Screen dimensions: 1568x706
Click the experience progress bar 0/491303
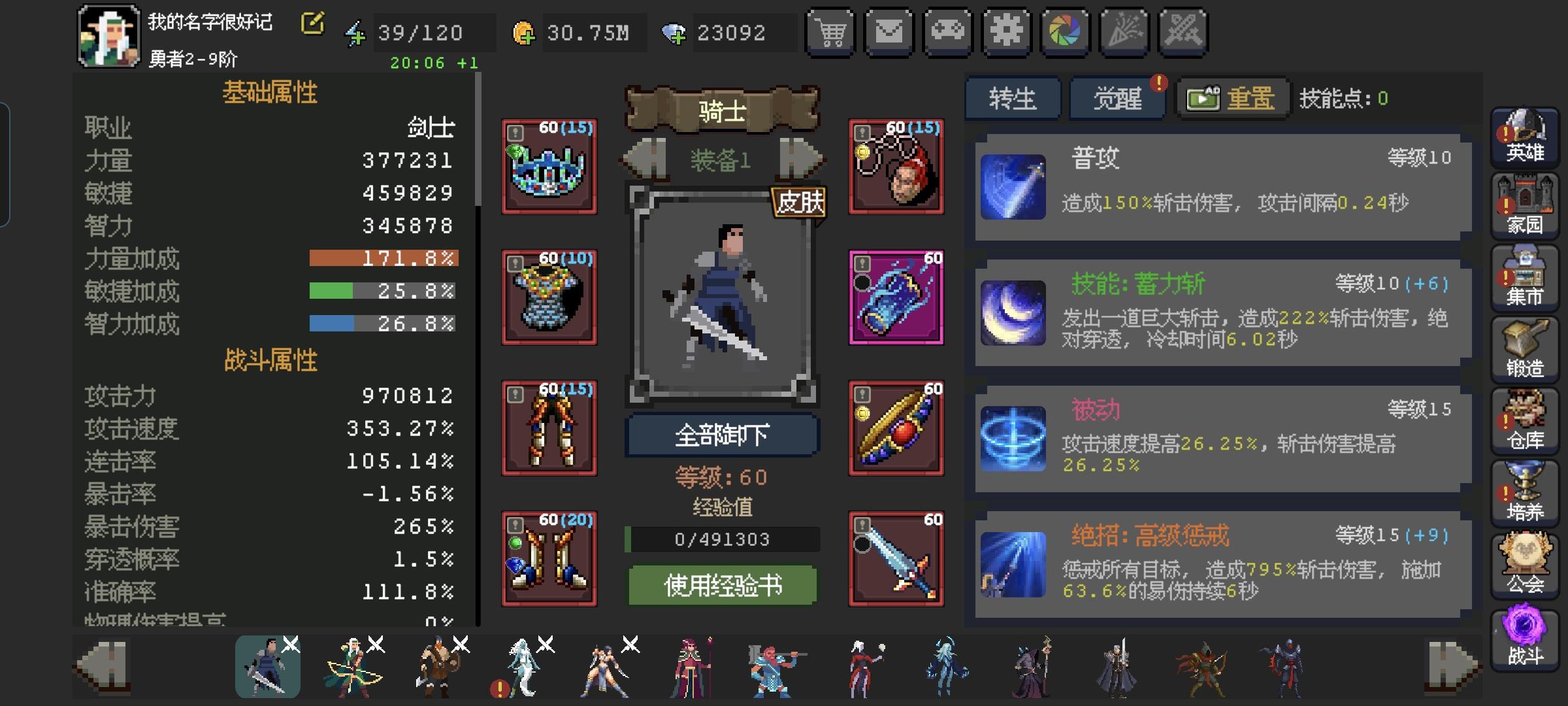722,539
